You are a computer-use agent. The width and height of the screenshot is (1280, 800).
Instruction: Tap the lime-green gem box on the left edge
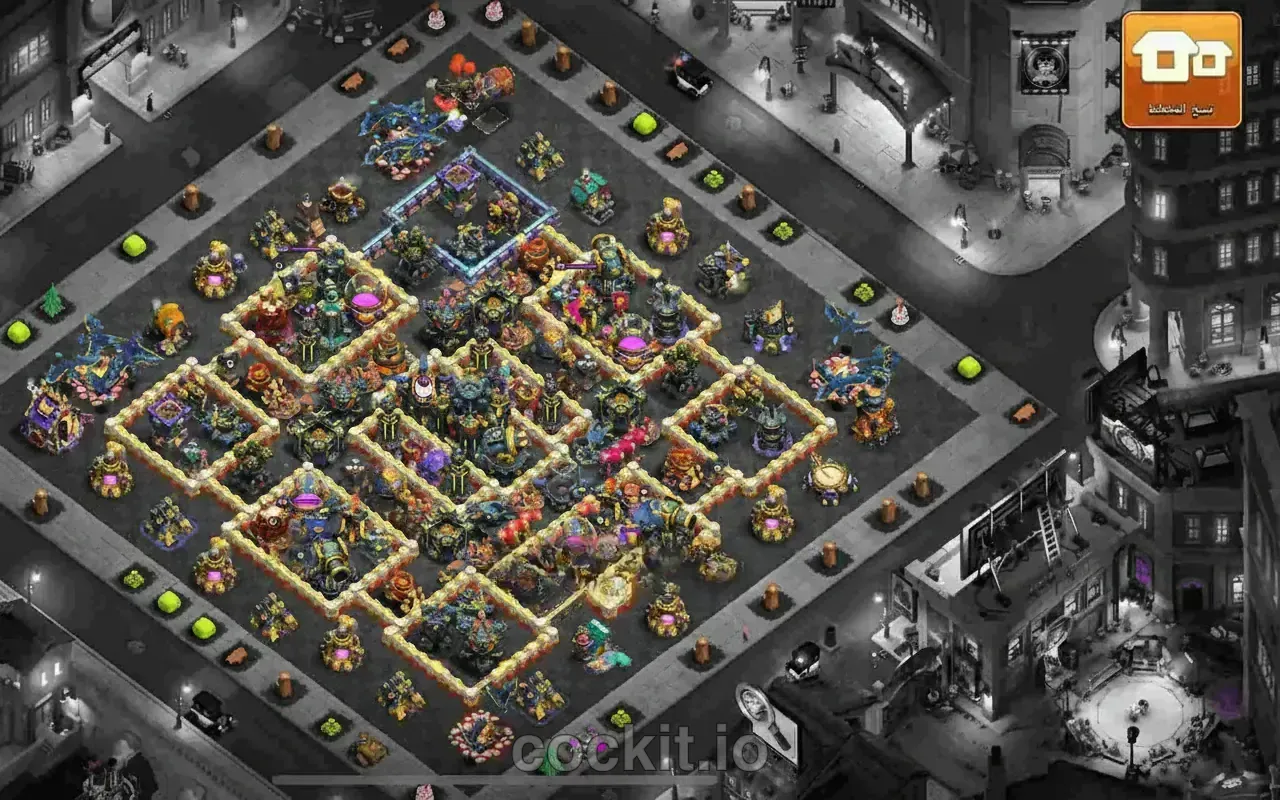20,330
